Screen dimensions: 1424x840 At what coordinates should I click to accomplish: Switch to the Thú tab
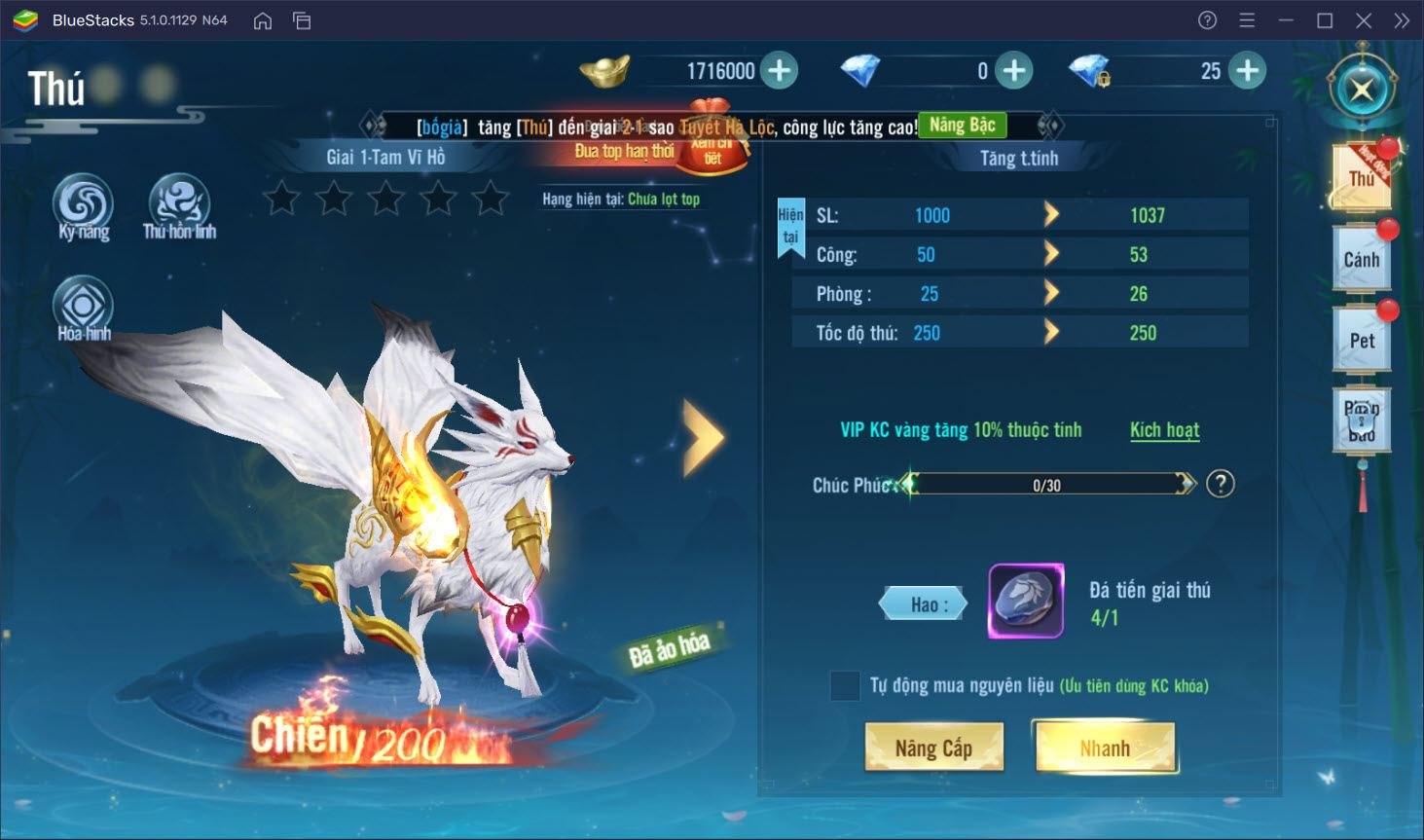point(1361,175)
